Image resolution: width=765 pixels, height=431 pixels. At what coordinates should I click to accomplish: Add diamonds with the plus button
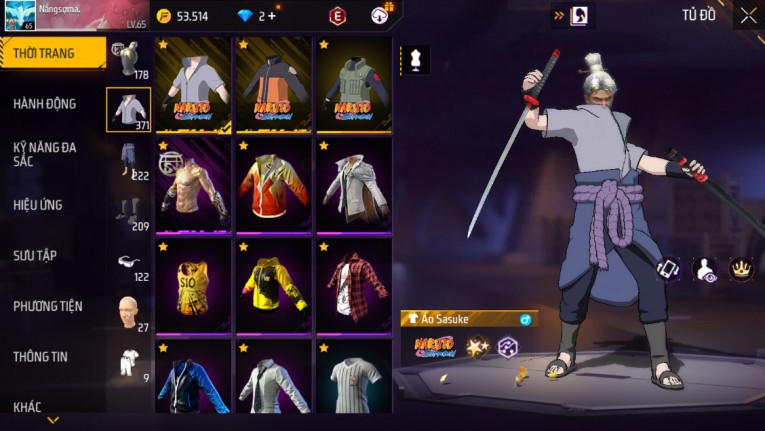coord(271,16)
